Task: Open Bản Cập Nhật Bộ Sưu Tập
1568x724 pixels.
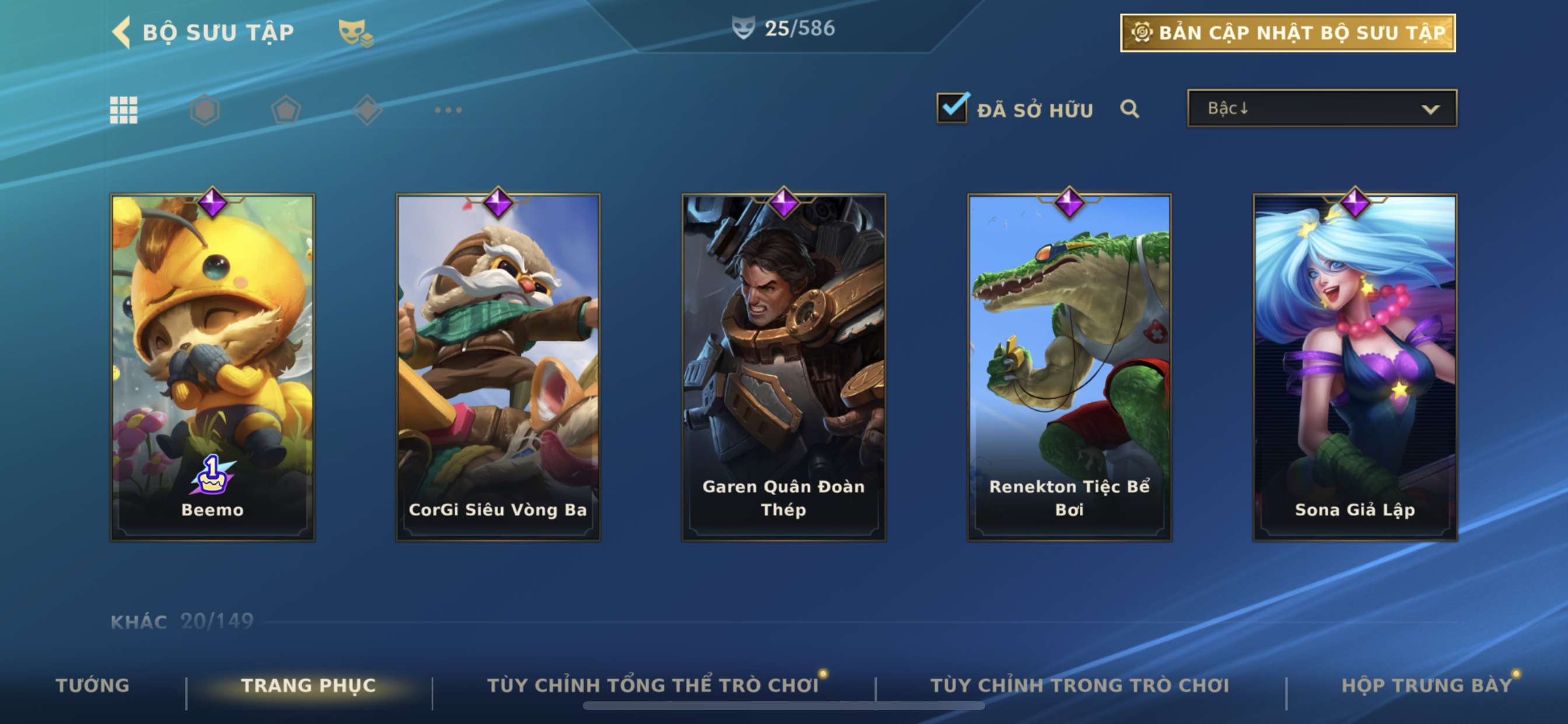Action: 1287,33
